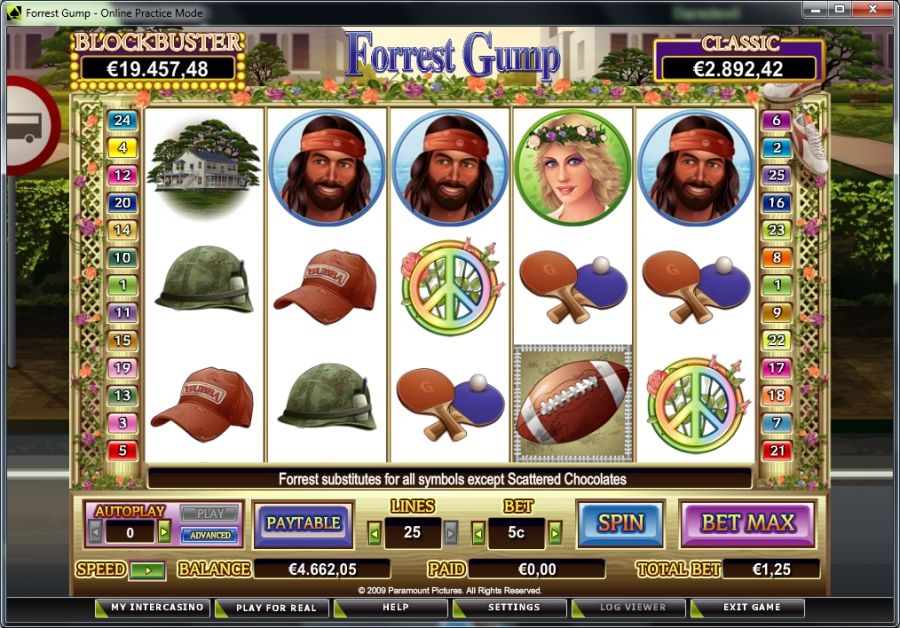
Task: Select payline number 5 marker
Action: 122,450
